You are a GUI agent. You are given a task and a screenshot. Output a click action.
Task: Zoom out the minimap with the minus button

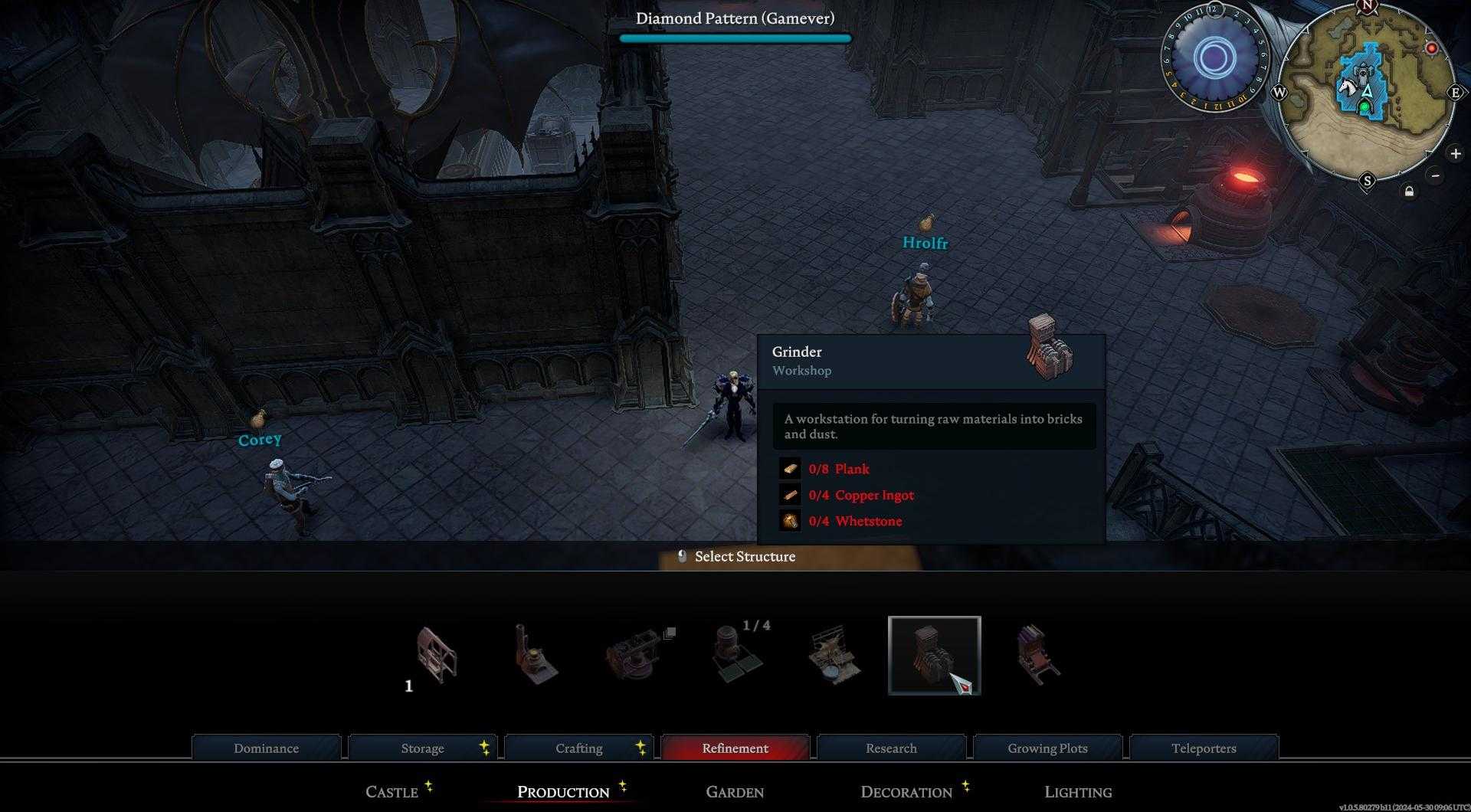pyautogui.click(x=1434, y=175)
